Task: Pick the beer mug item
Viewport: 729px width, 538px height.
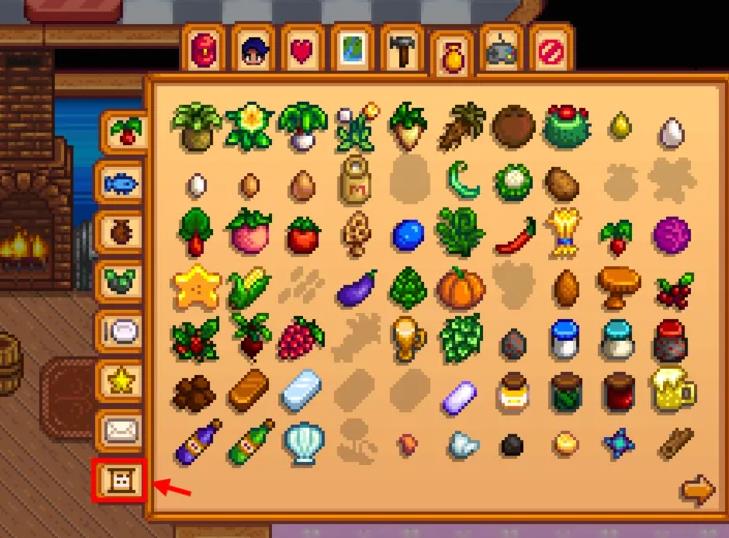Action: pyautogui.click(x=673, y=391)
